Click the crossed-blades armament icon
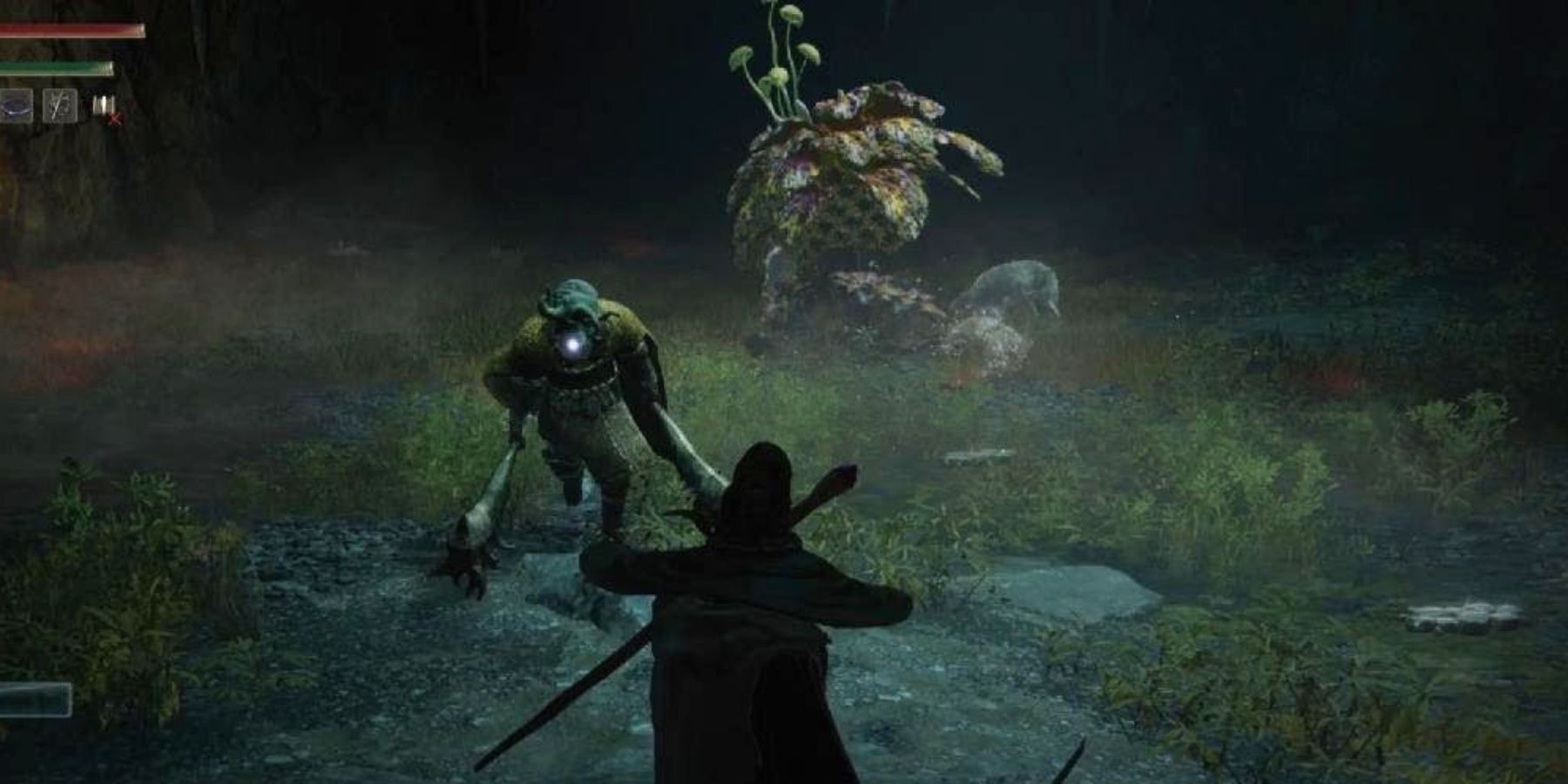This screenshot has height=784, width=1568. click(x=59, y=105)
